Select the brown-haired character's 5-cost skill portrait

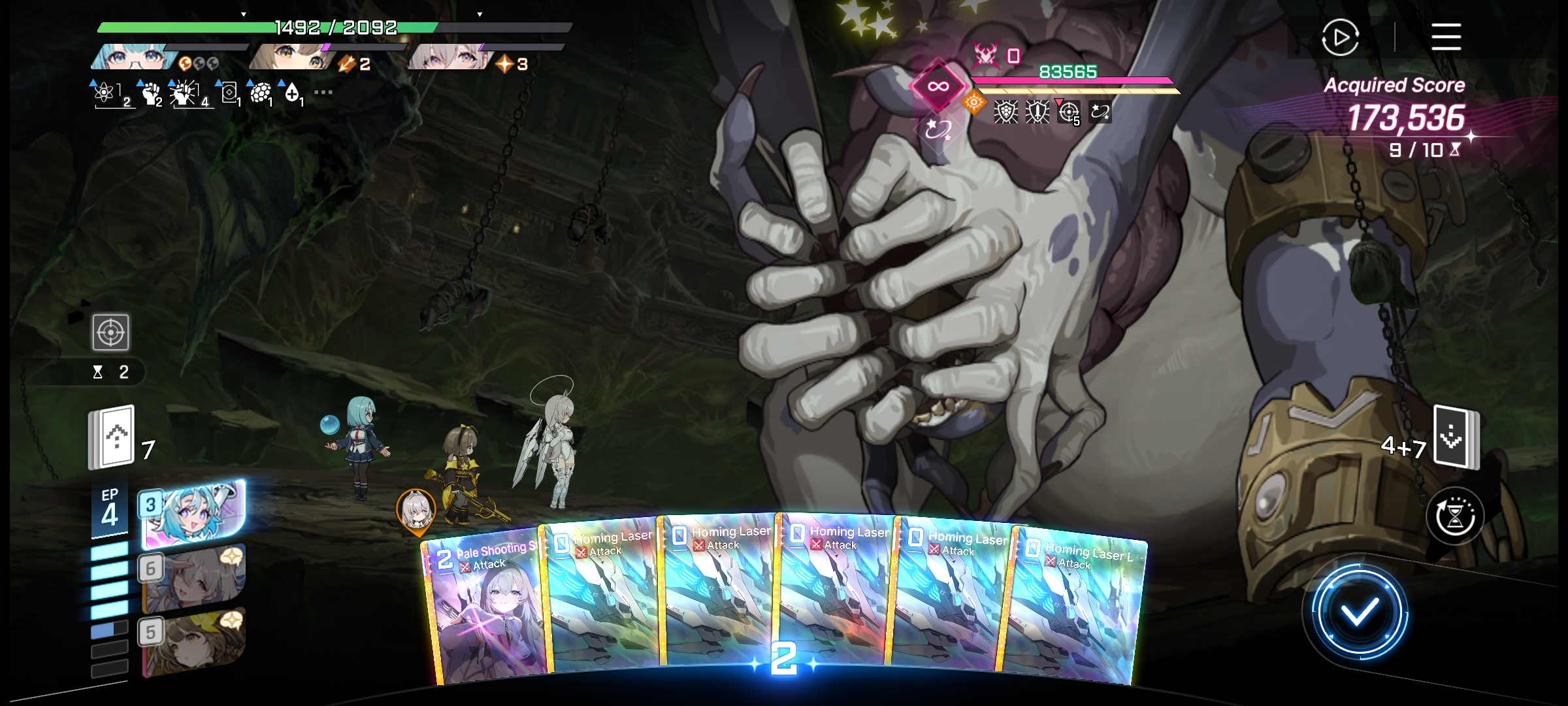tap(193, 641)
